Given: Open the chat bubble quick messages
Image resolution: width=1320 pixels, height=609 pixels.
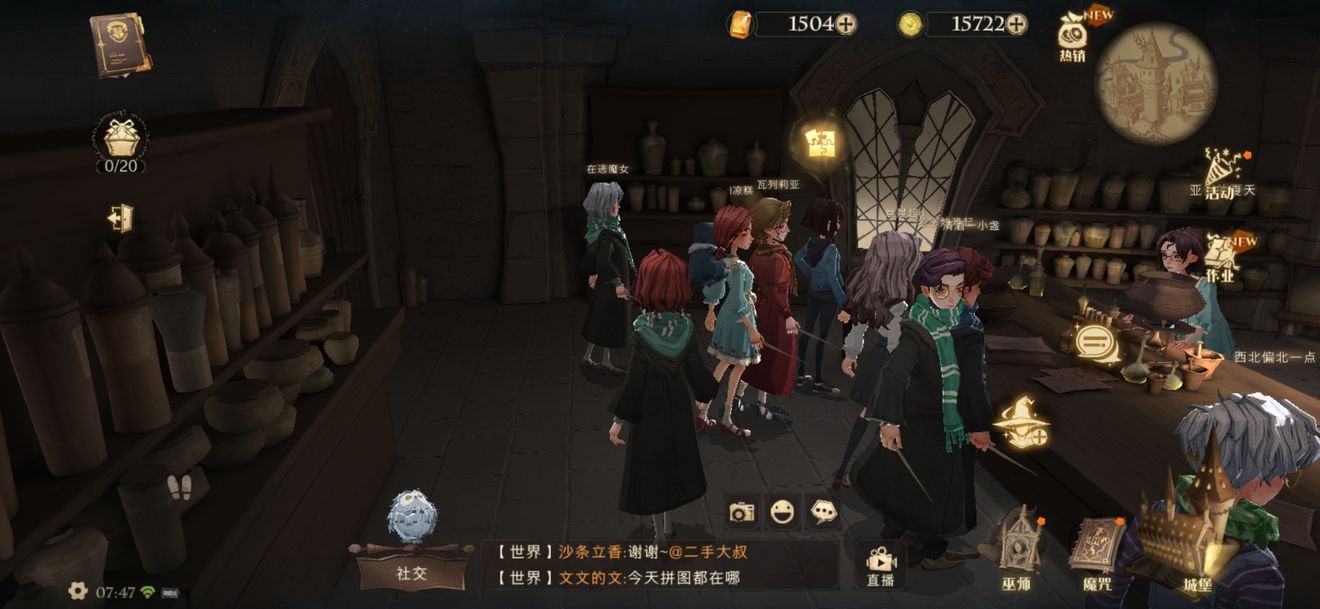Looking at the screenshot, I should point(822,512).
